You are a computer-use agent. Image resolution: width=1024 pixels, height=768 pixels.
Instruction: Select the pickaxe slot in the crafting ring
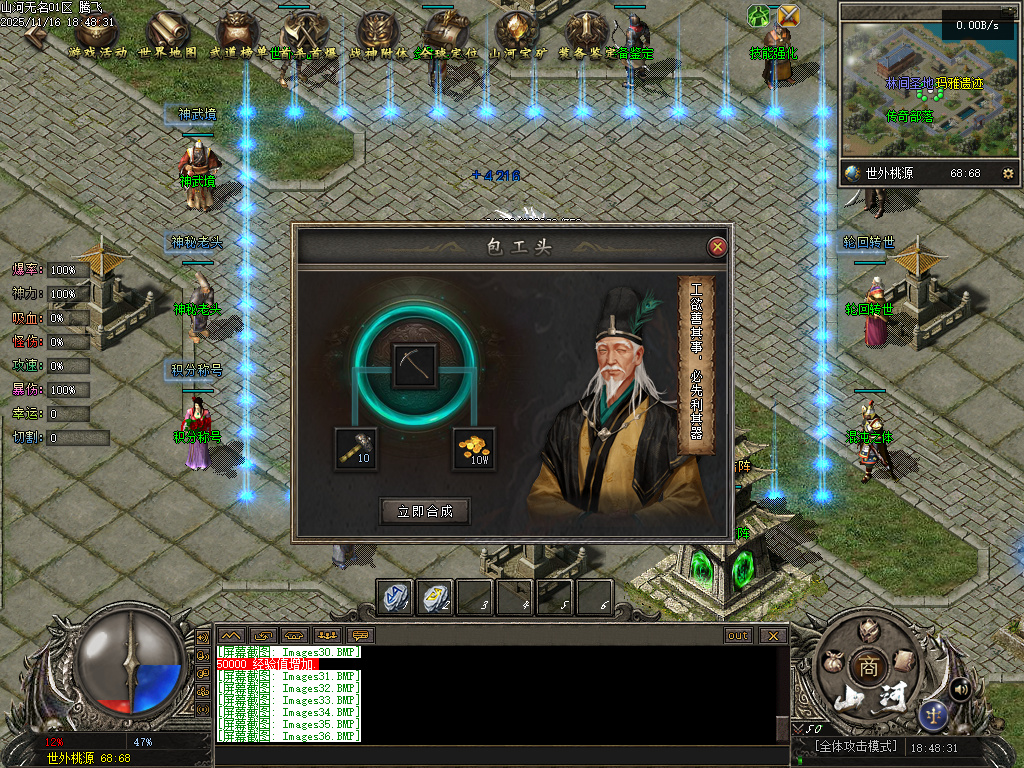(x=413, y=366)
